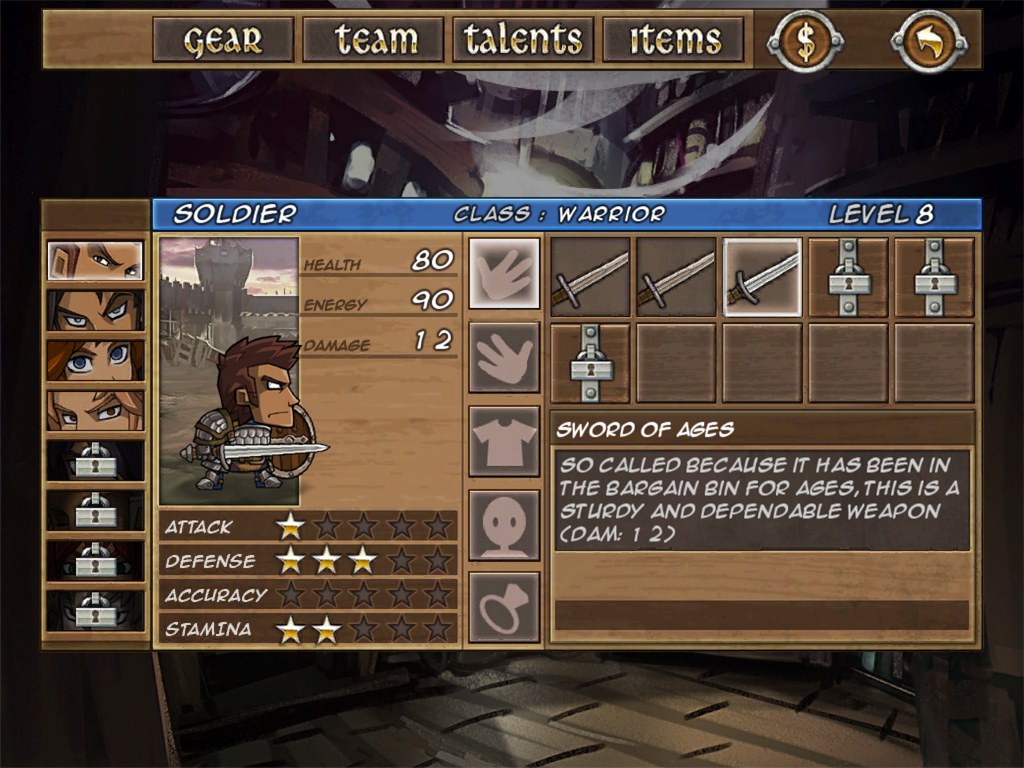Image resolution: width=1024 pixels, height=768 pixels.
Task: Open the off-hand slot below the highlighted hand
Action: coord(505,357)
